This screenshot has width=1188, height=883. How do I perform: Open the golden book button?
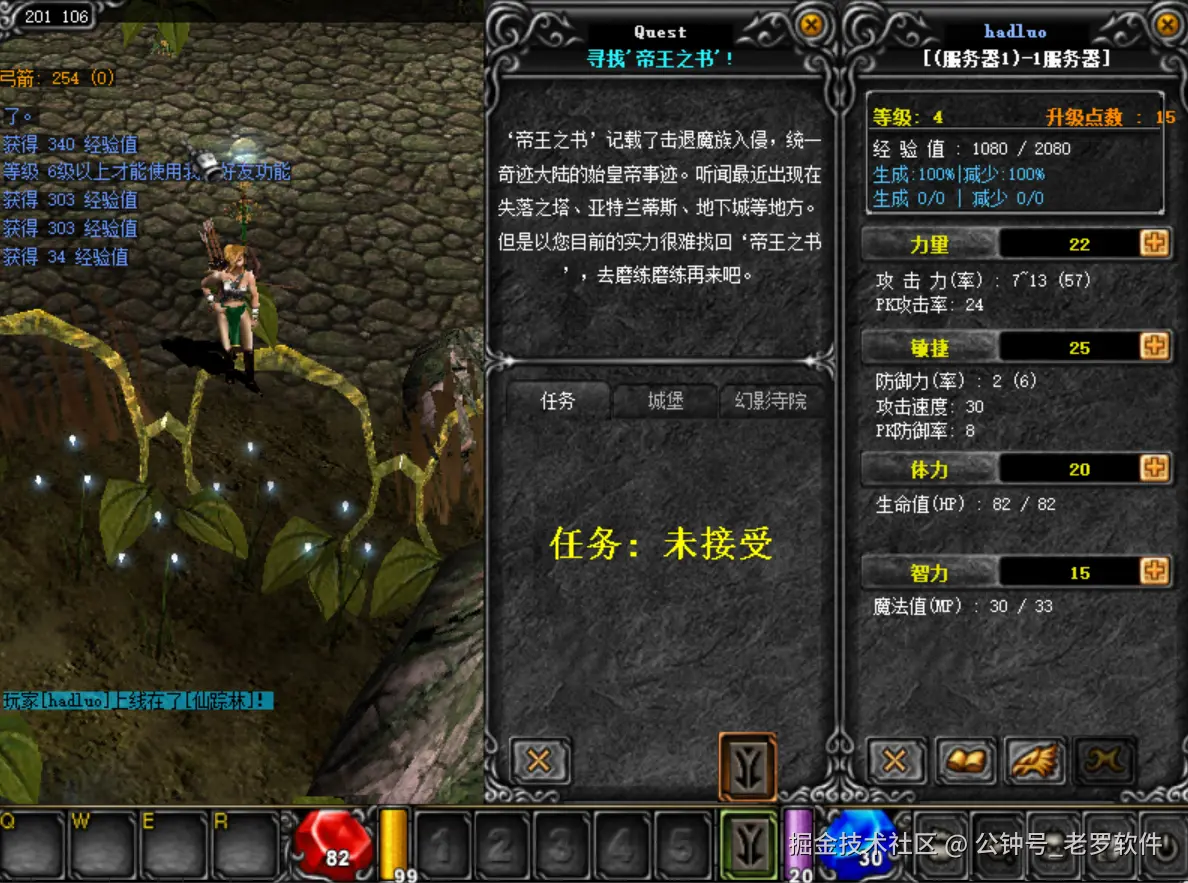(x=965, y=761)
